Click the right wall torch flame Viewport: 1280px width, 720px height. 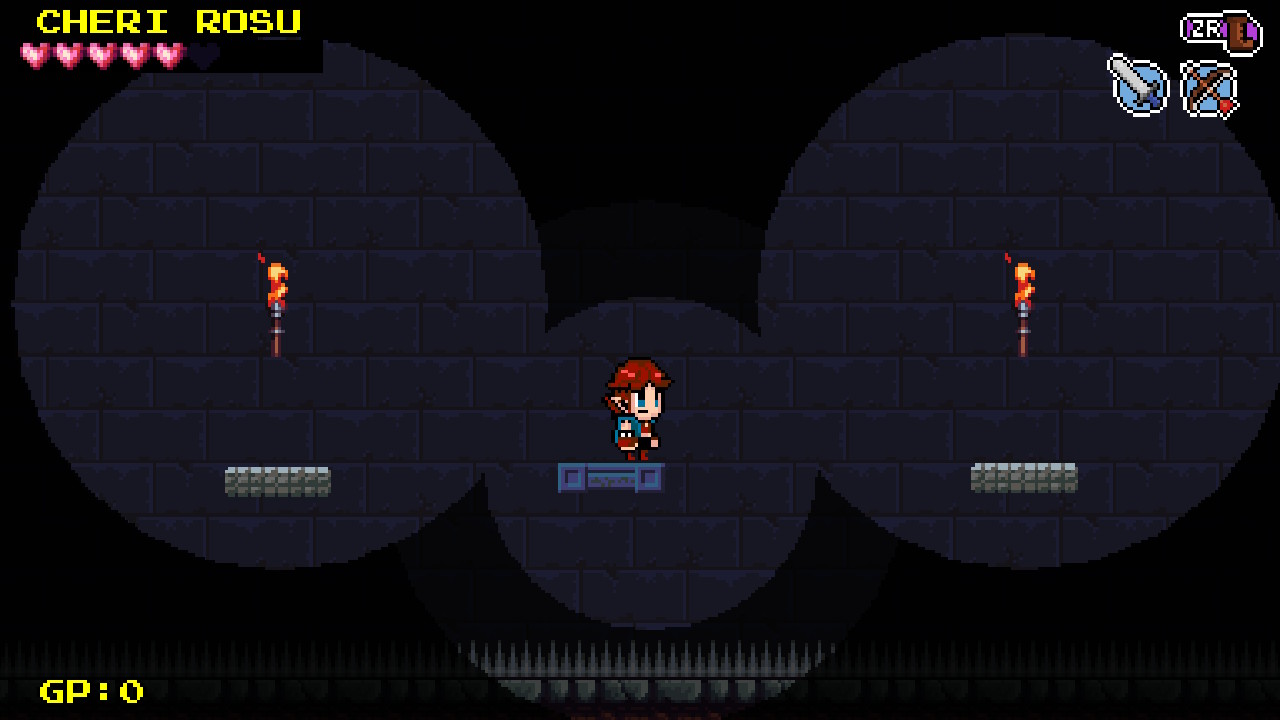pos(1024,285)
